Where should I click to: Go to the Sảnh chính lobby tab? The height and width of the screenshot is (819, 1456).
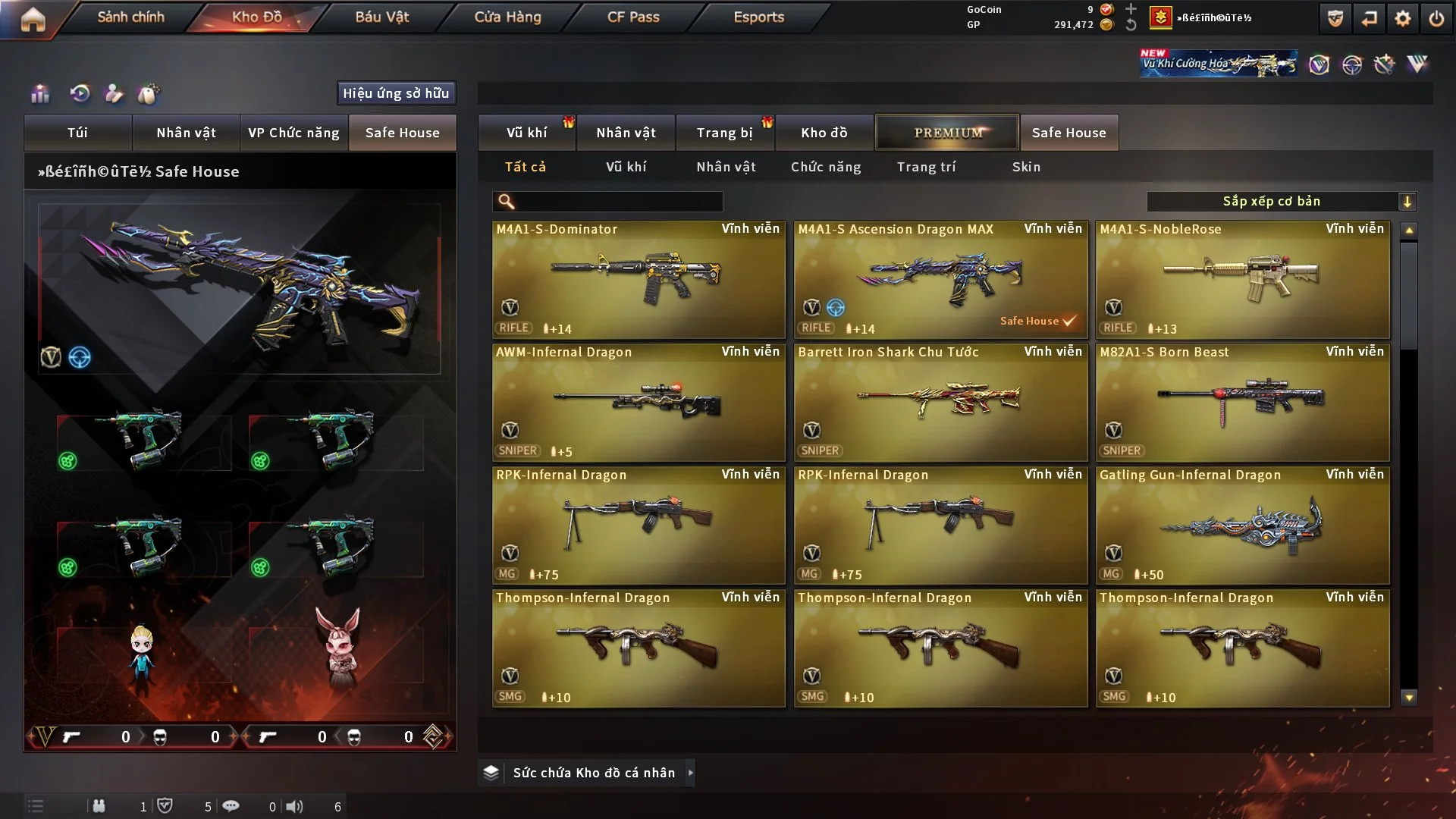[130, 17]
